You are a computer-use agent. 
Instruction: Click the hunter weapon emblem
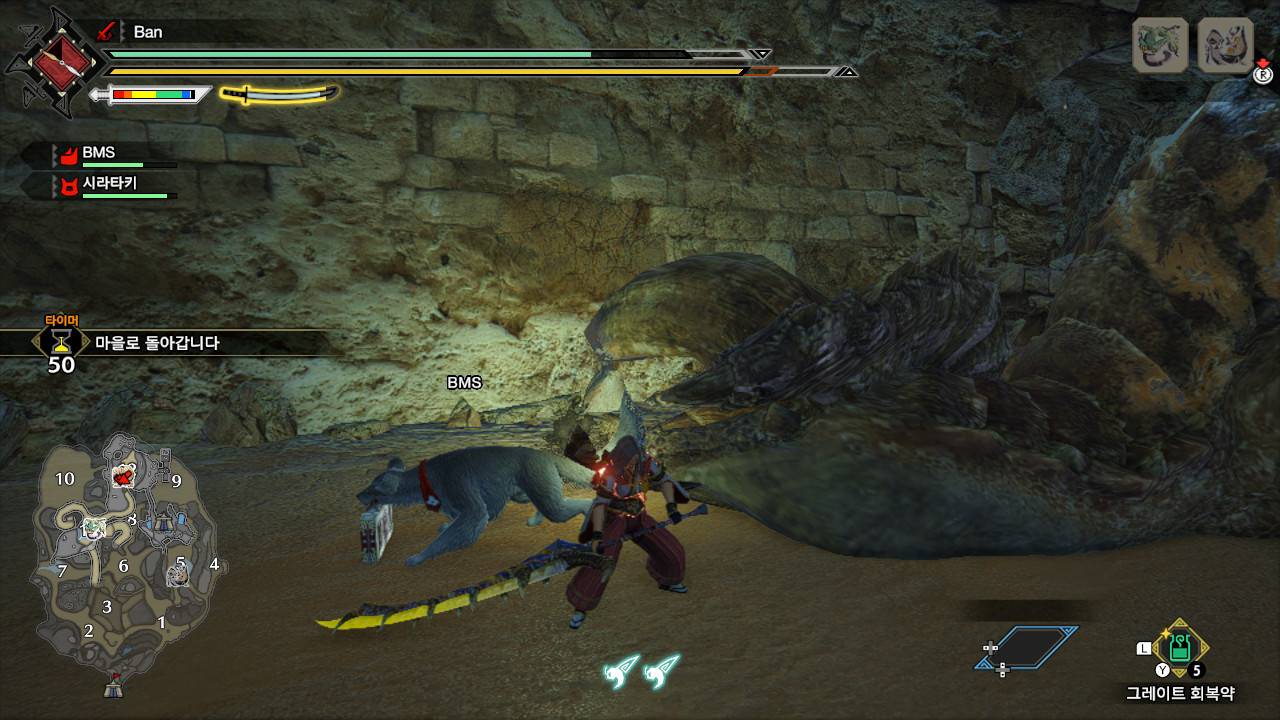pyautogui.click(x=54, y=62)
